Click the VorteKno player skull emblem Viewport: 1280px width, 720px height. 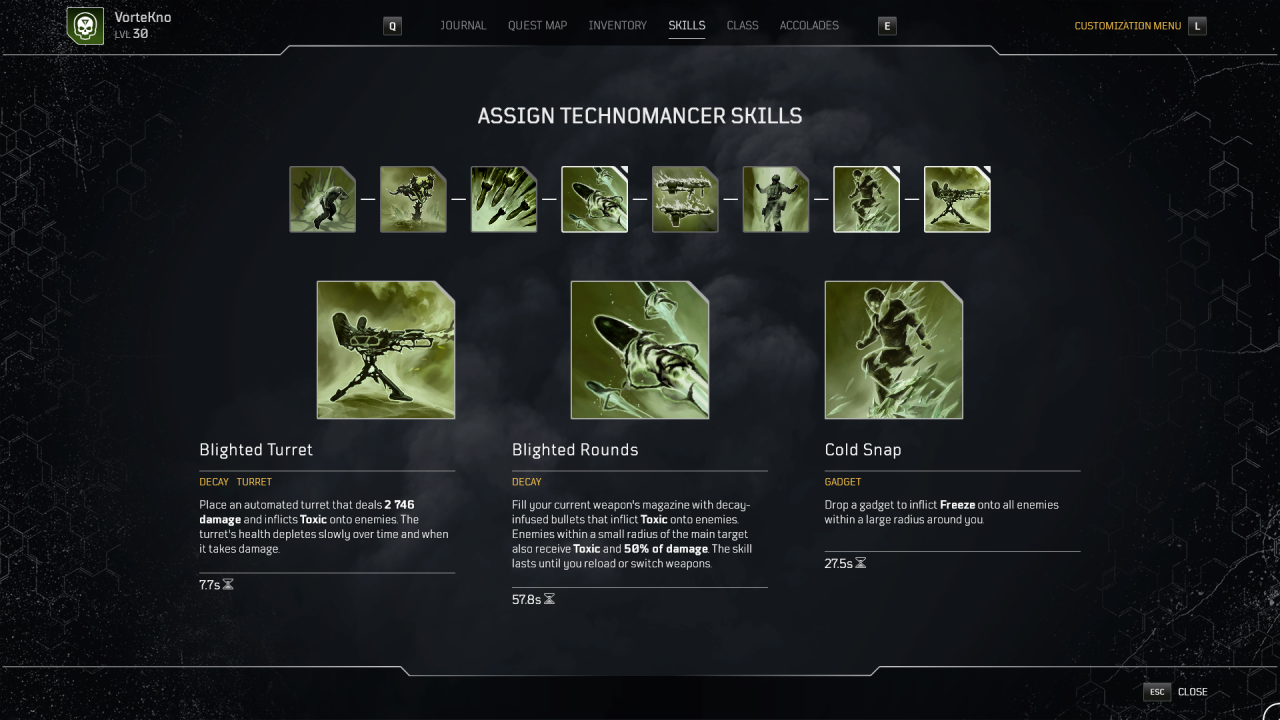click(x=85, y=26)
